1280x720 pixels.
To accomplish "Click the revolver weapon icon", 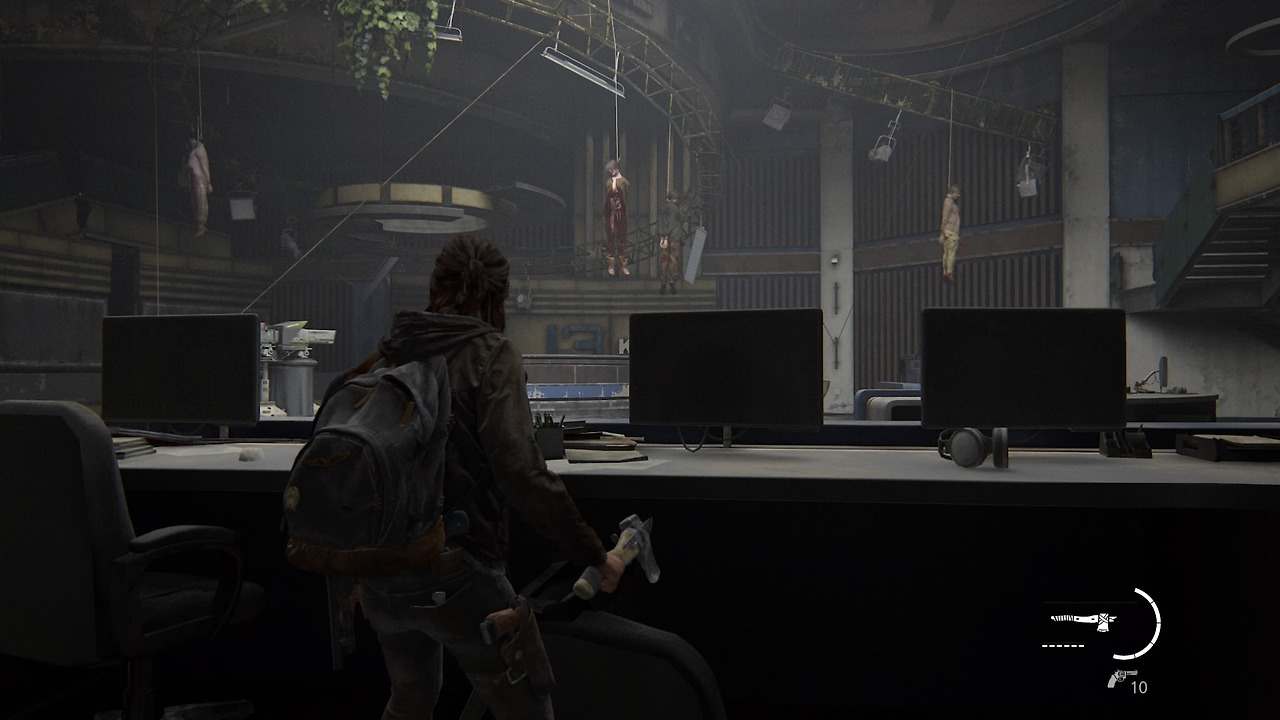I will click(1120, 678).
